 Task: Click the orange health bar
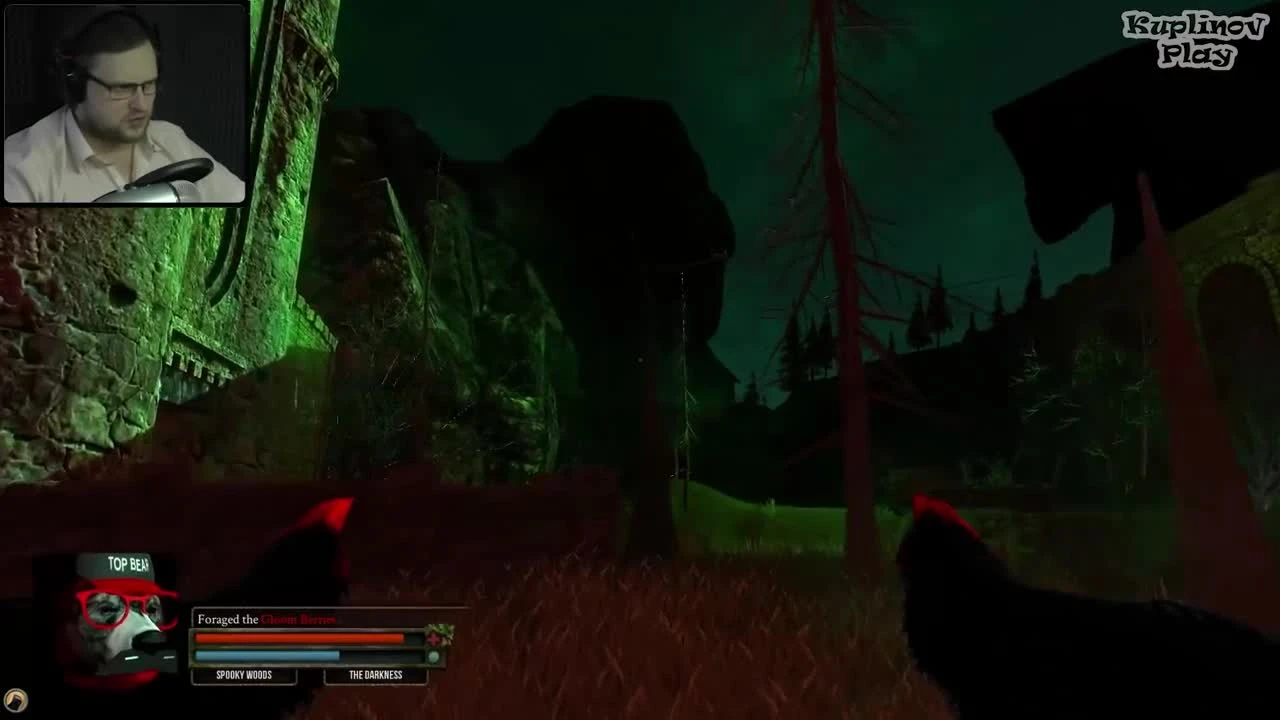click(300, 637)
